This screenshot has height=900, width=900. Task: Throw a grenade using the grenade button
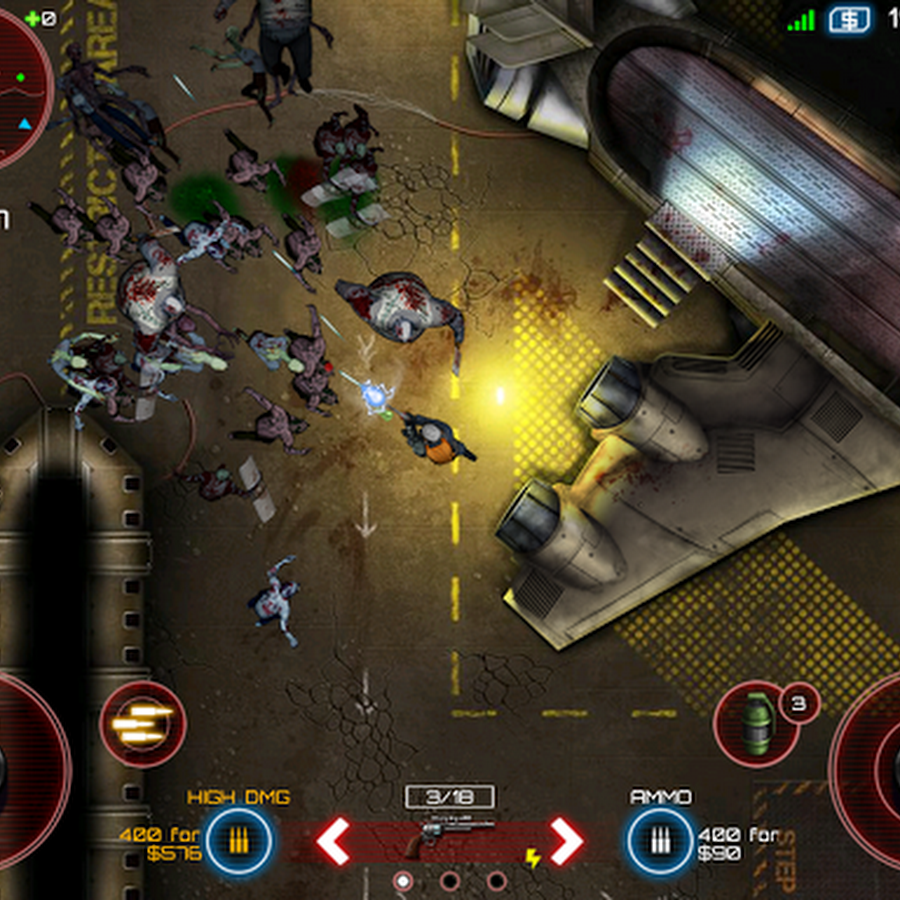[x=756, y=723]
